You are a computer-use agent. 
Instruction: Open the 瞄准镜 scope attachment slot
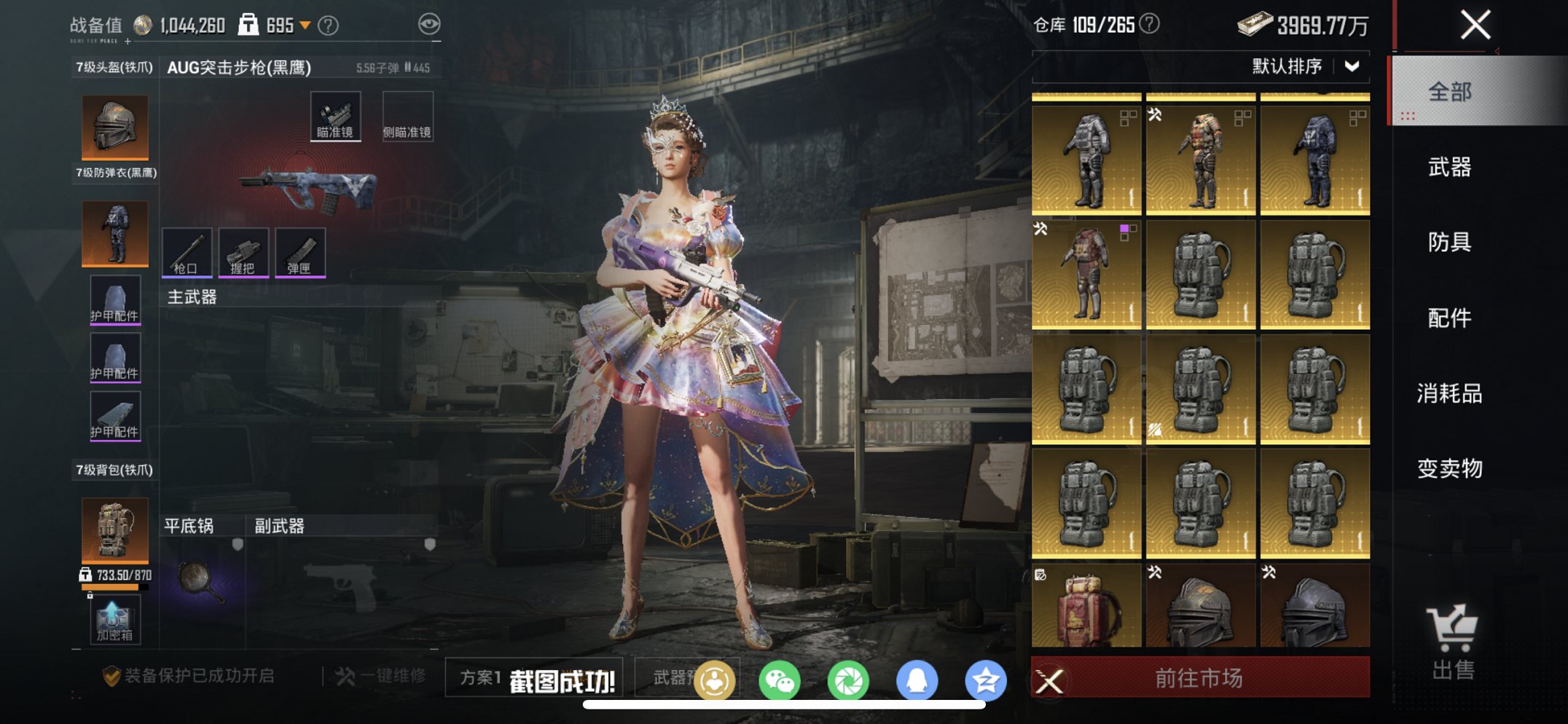[x=335, y=116]
